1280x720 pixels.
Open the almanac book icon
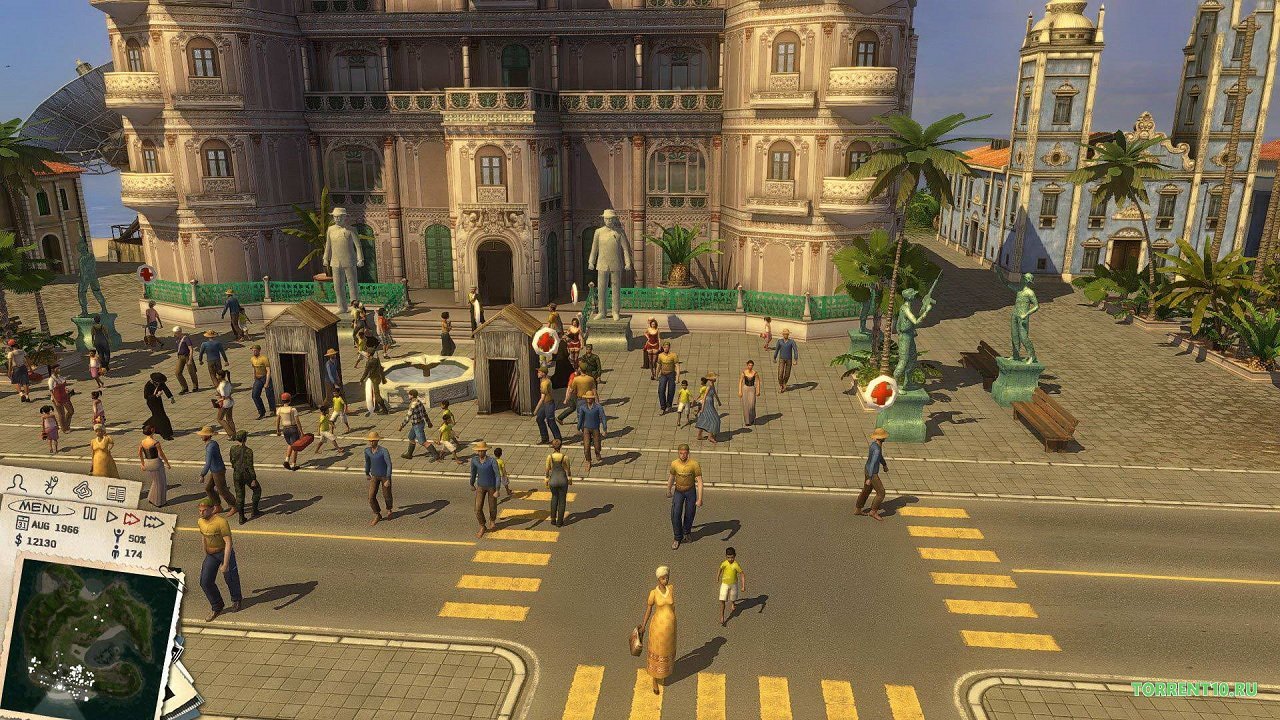[x=116, y=493]
